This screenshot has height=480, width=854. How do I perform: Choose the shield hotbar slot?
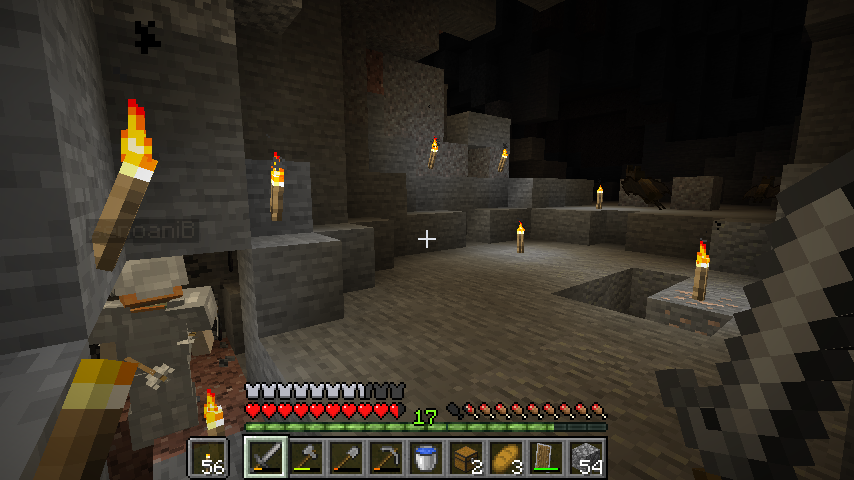coord(546,458)
